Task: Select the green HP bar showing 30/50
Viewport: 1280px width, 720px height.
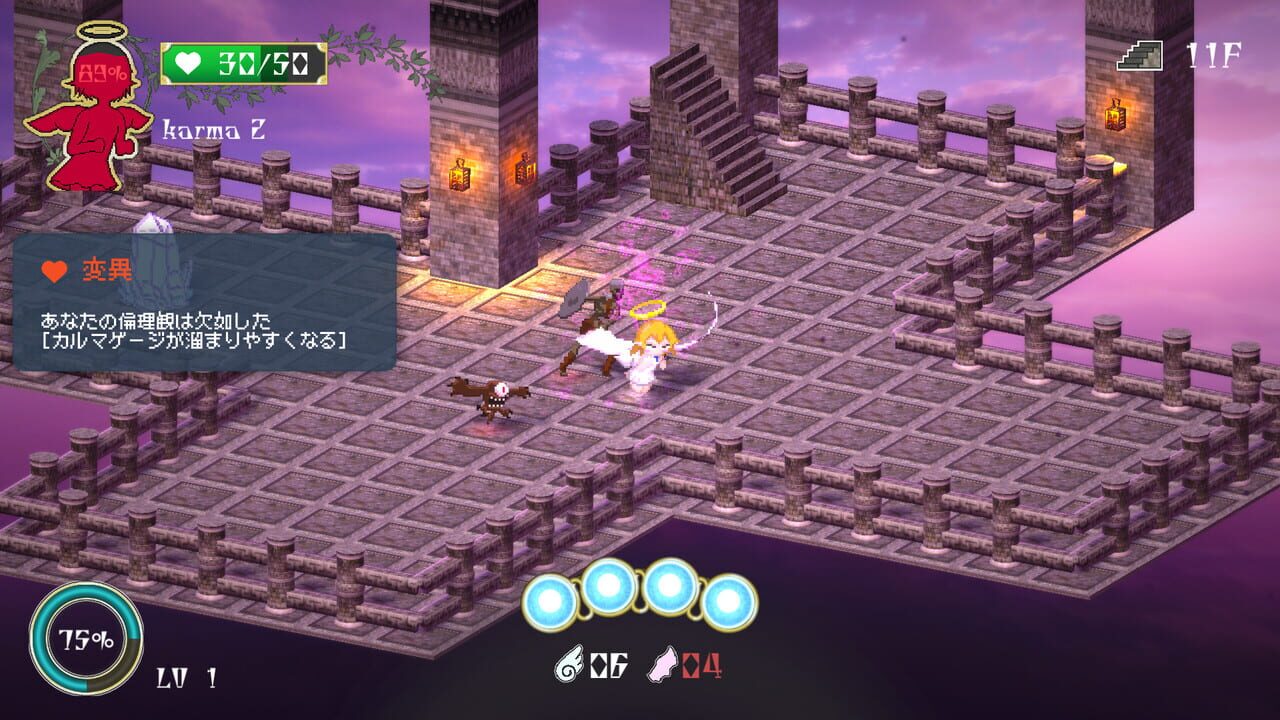Action: point(245,61)
